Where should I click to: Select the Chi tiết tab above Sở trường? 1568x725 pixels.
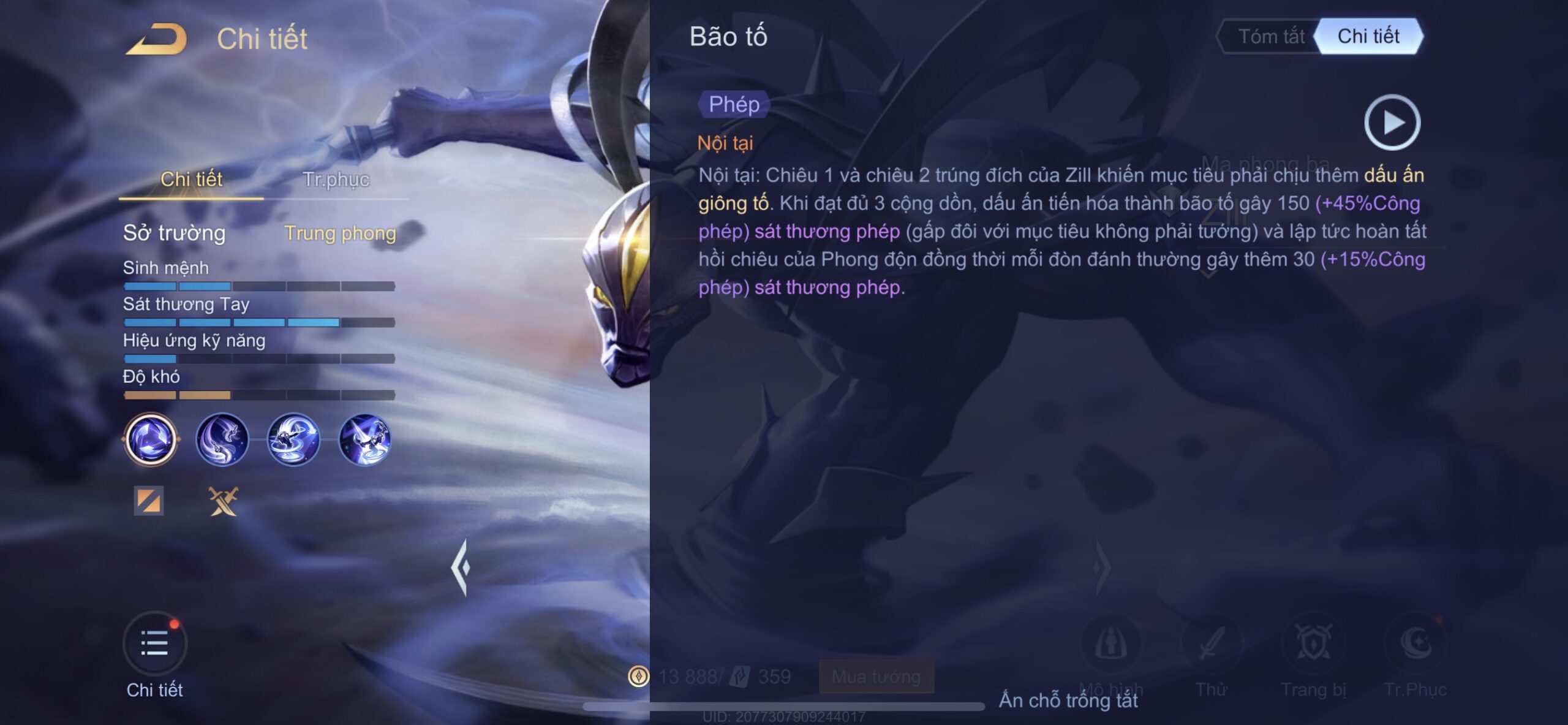tap(191, 180)
